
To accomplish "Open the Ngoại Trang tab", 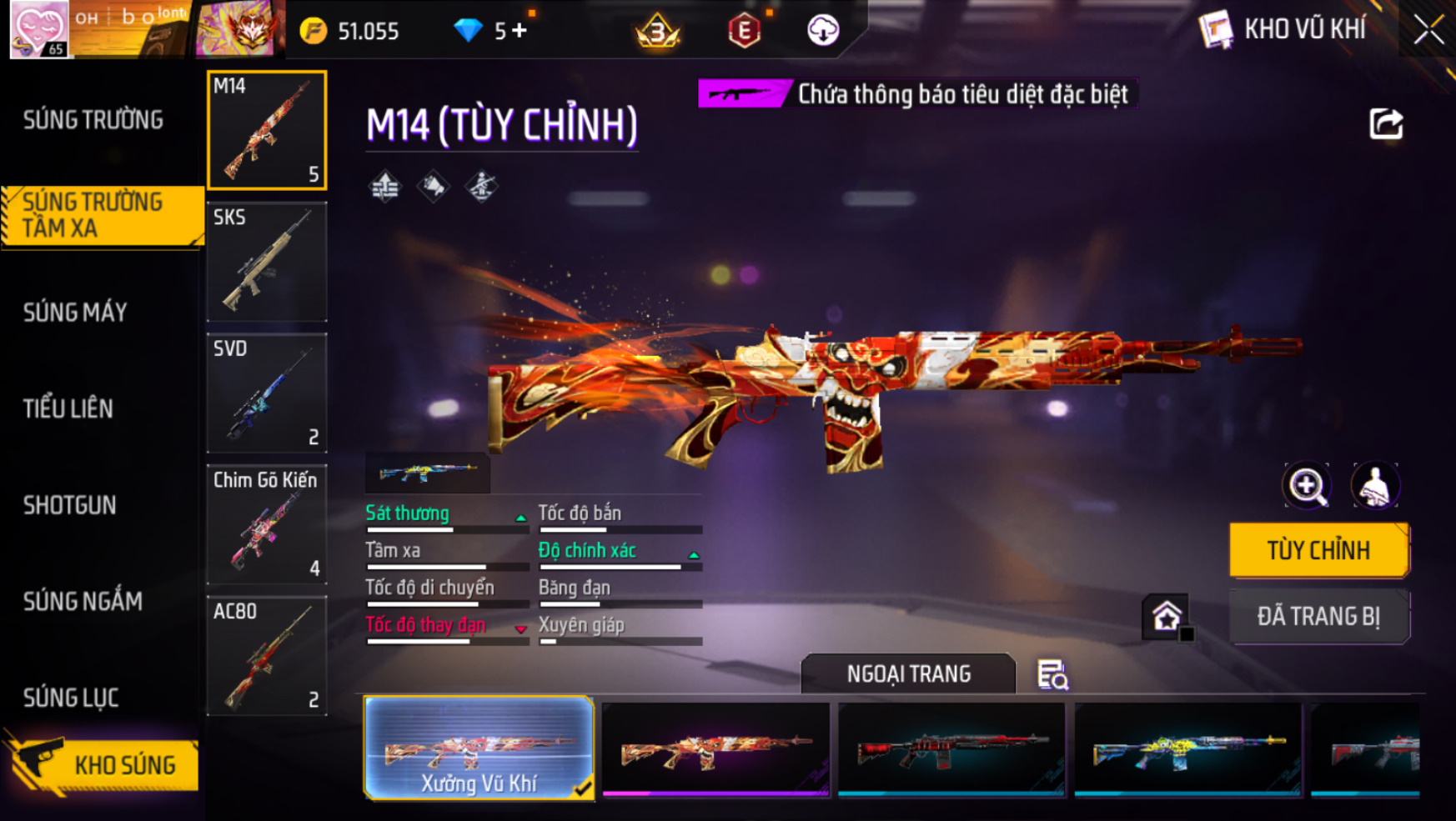I will click(x=908, y=673).
